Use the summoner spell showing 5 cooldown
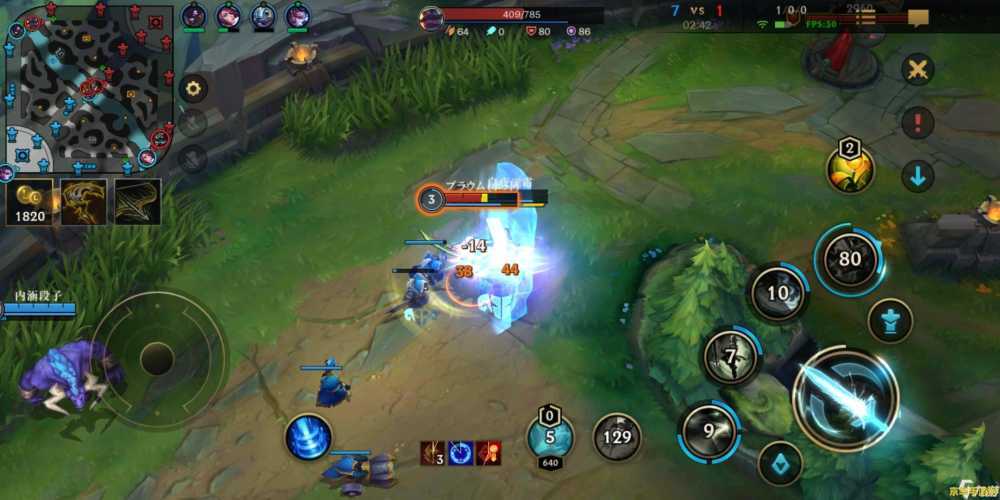Viewport: 1000px width, 500px height. coord(550,435)
